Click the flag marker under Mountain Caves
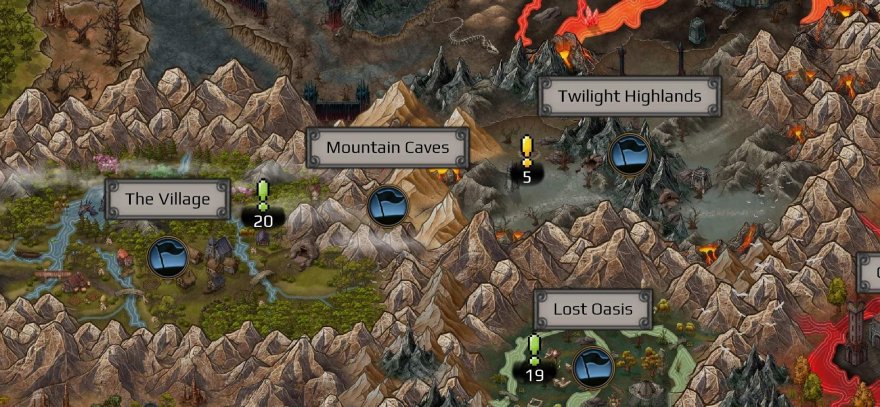Screen dimensions: 880x407 (388, 206)
